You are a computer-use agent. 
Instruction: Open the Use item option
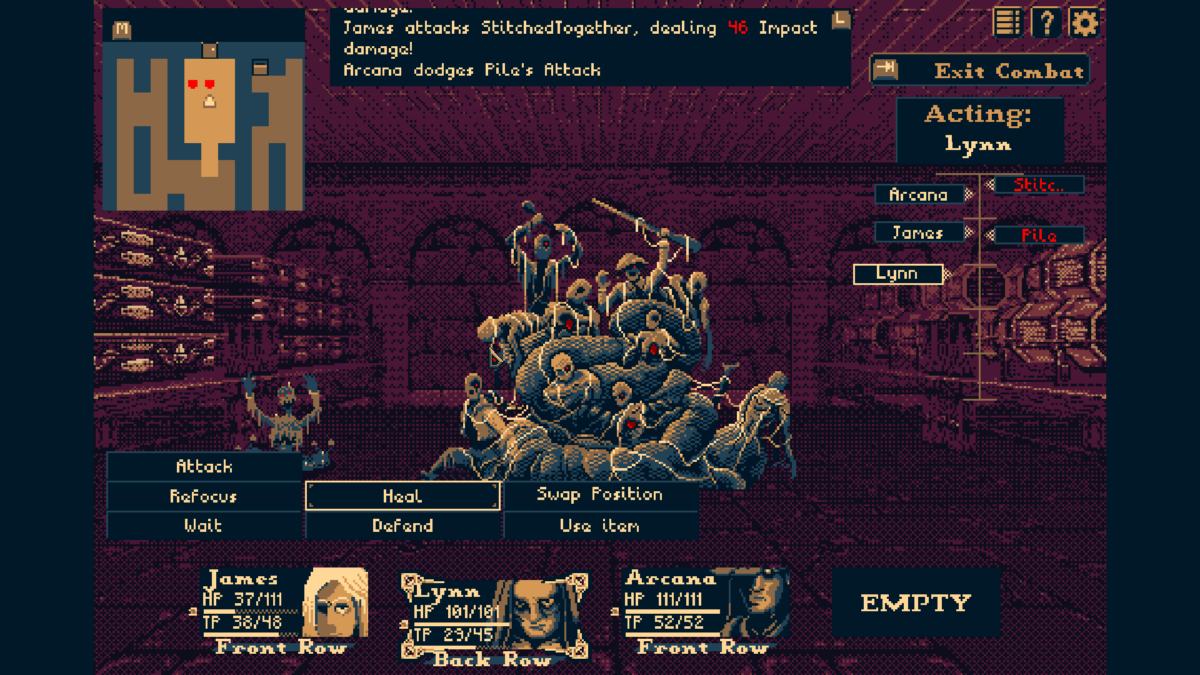(x=600, y=525)
